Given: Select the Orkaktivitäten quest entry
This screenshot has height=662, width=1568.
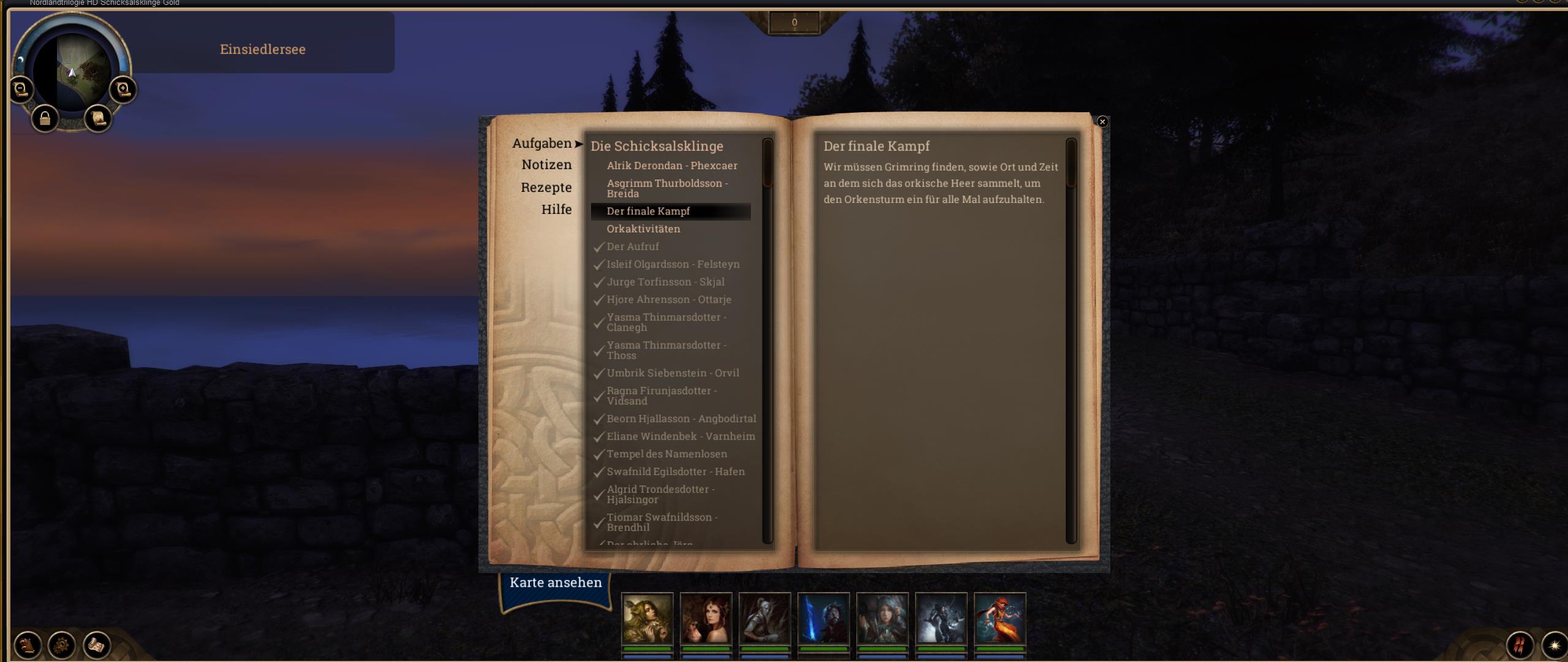Looking at the screenshot, I should tap(643, 229).
